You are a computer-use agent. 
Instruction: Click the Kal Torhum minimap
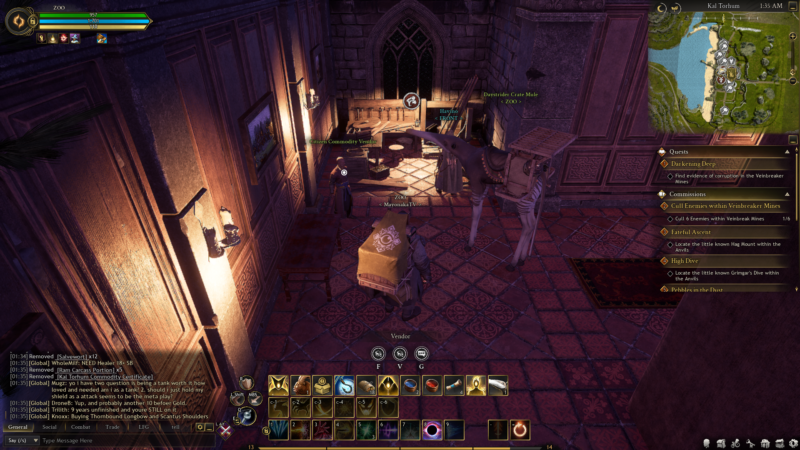point(723,72)
